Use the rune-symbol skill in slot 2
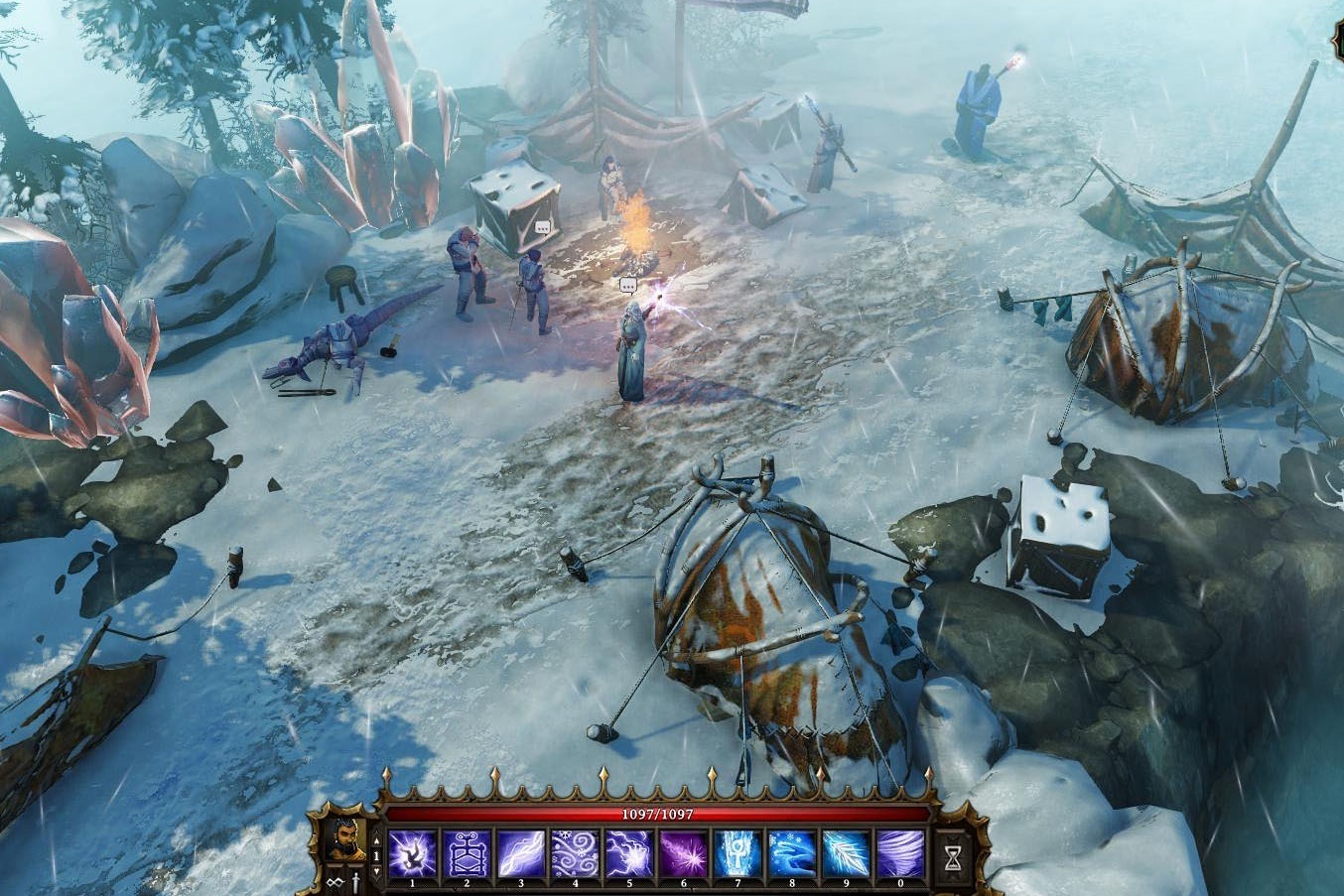This screenshot has height=896, width=1344. pyautogui.click(x=467, y=854)
